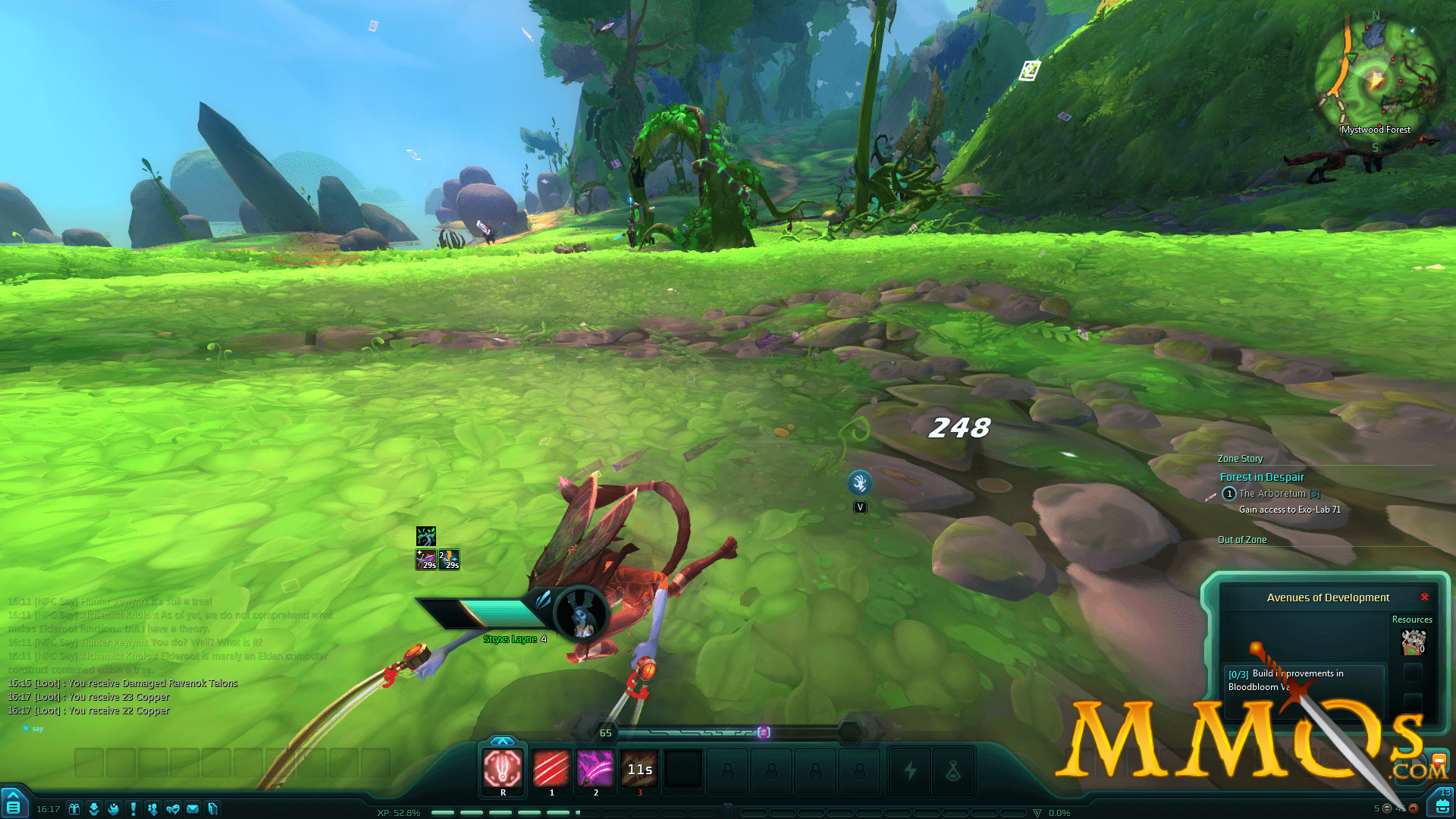Image resolution: width=1456 pixels, height=819 pixels.
Task: Select the Forest in Despair quest title
Action: pyautogui.click(x=1262, y=477)
